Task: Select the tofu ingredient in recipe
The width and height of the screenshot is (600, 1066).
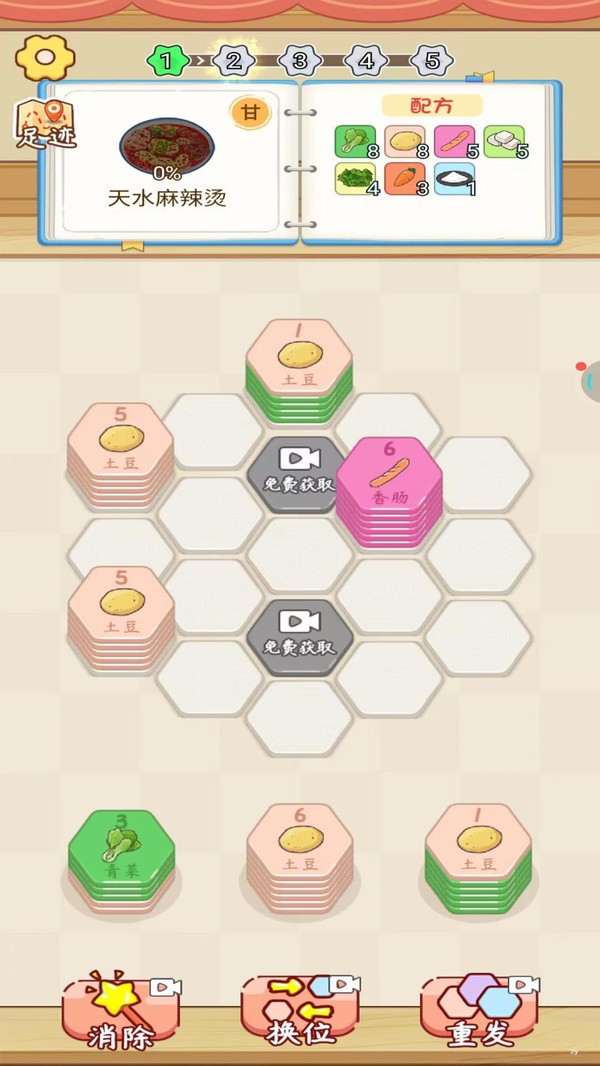Action: pyautogui.click(x=504, y=141)
